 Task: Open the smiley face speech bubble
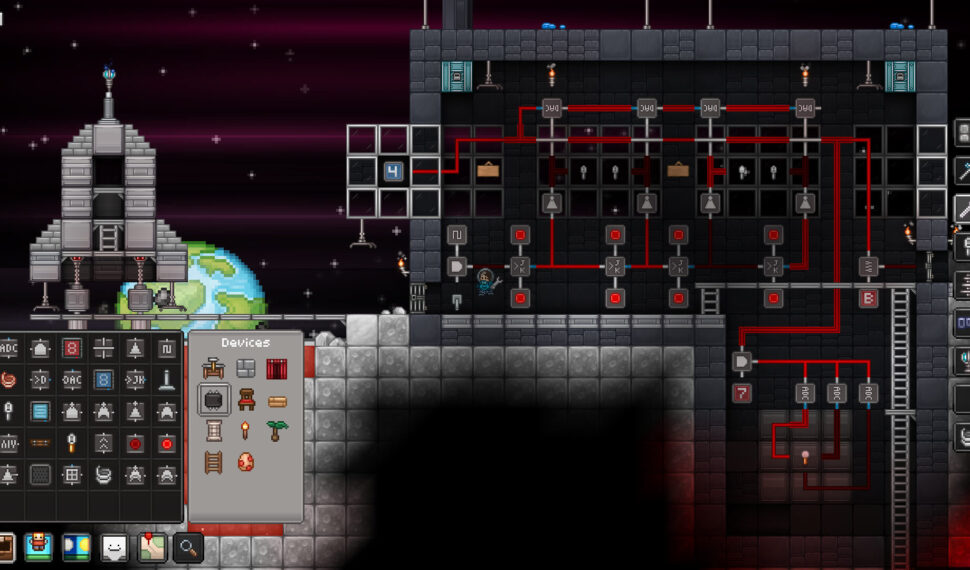point(115,547)
